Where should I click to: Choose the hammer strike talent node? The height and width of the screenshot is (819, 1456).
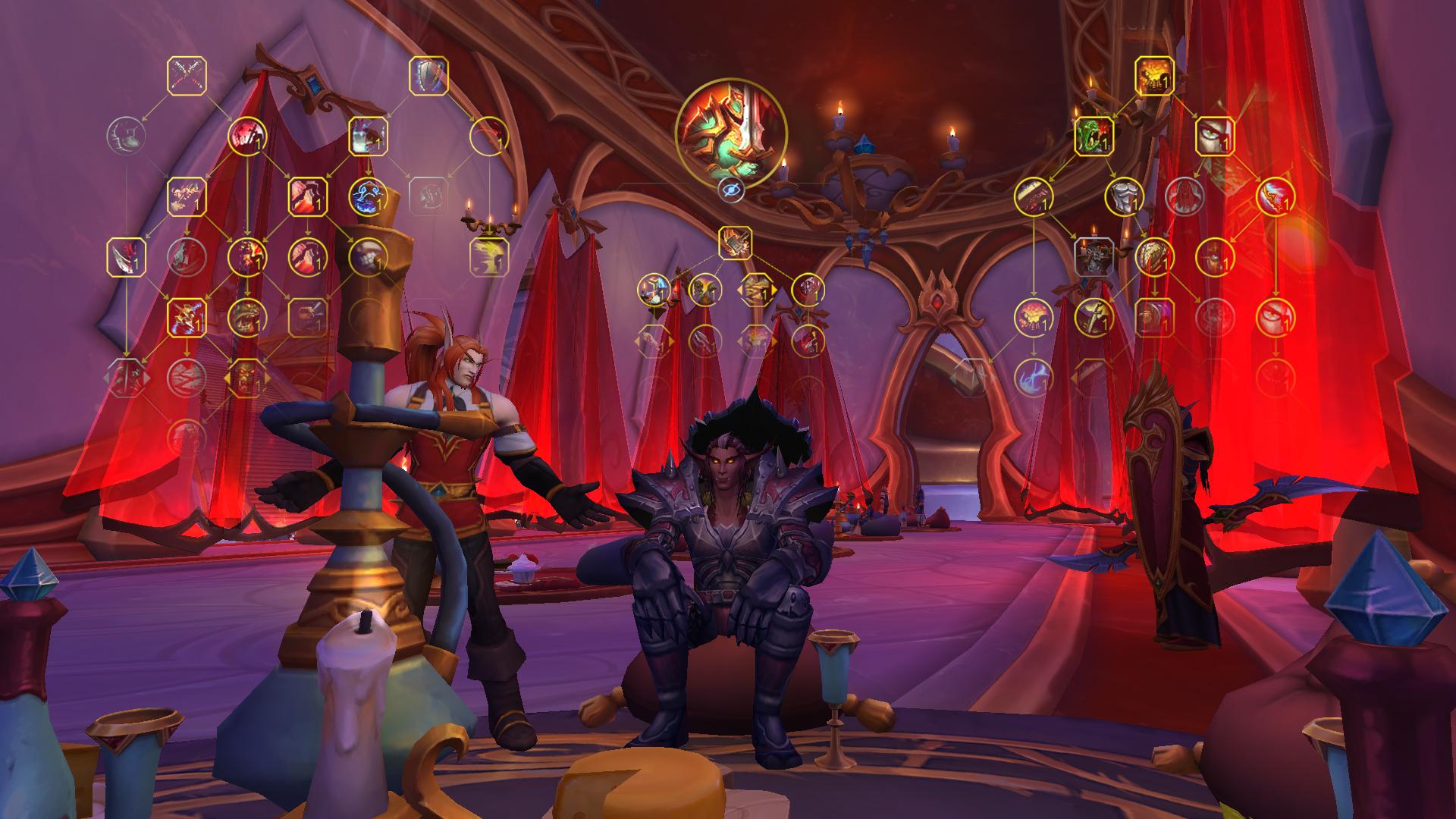tap(735, 243)
